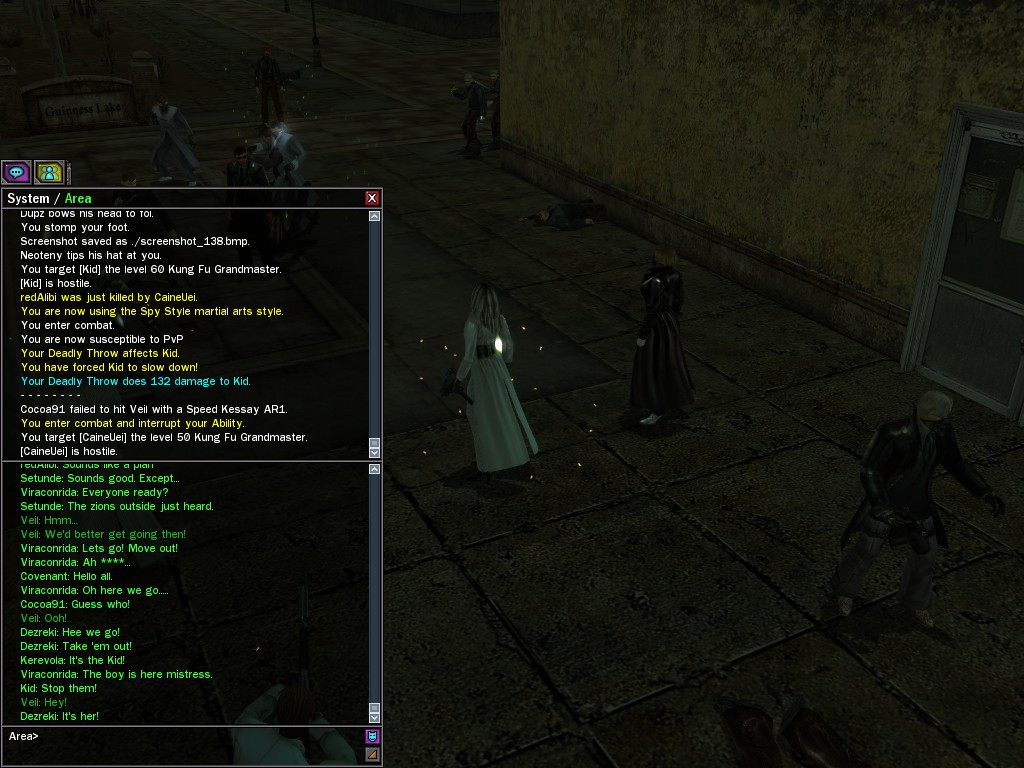Click the orange resize corner of chat window

point(372,754)
